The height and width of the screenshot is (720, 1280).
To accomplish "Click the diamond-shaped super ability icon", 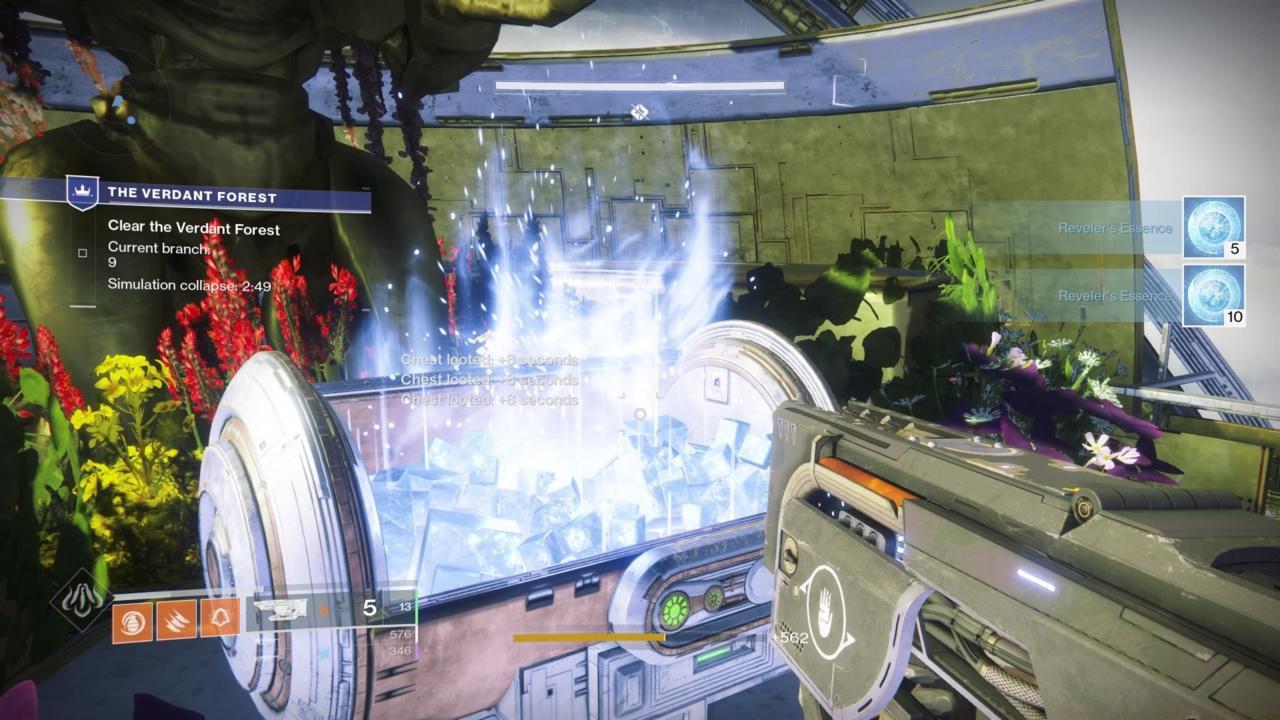I will pyautogui.click(x=81, y=599).
